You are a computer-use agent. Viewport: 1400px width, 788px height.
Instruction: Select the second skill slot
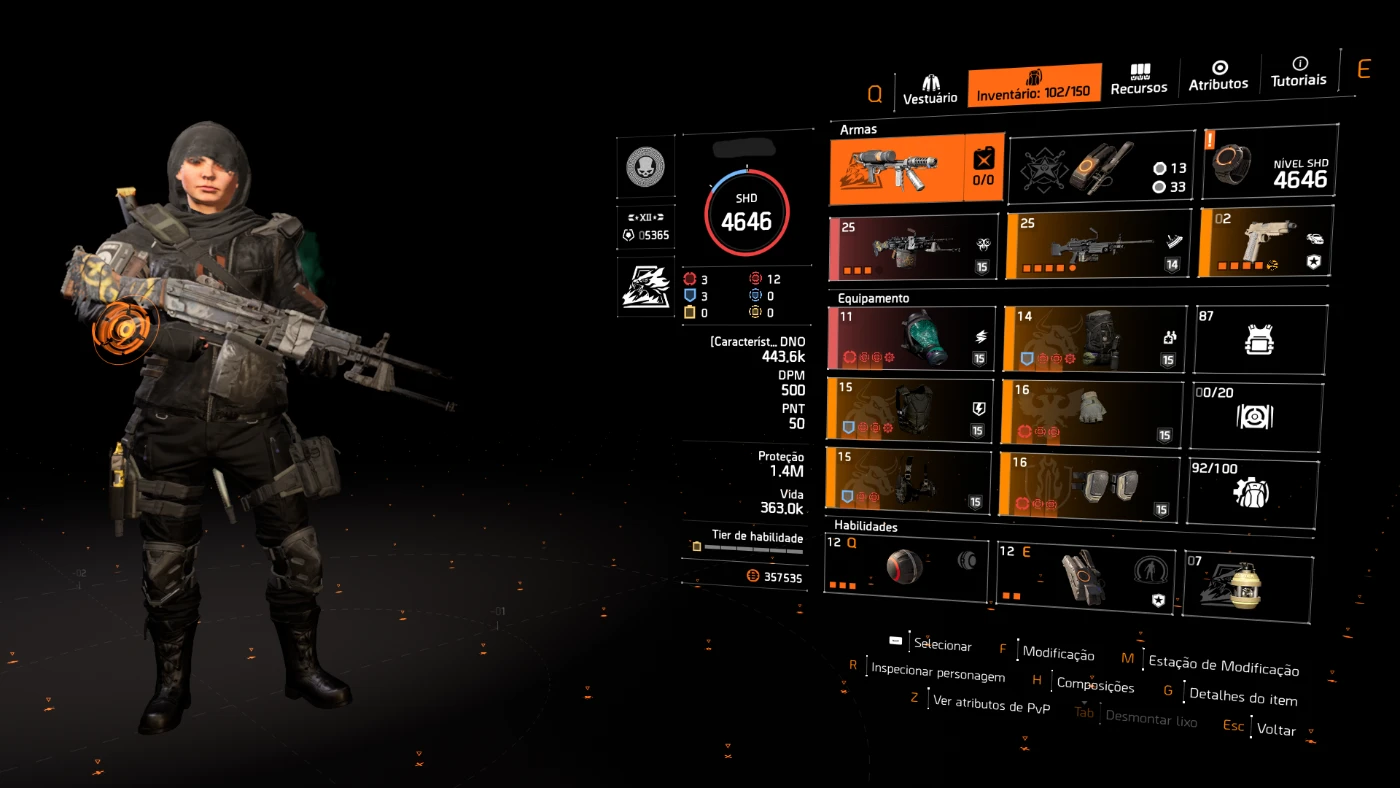(1084, 576)
